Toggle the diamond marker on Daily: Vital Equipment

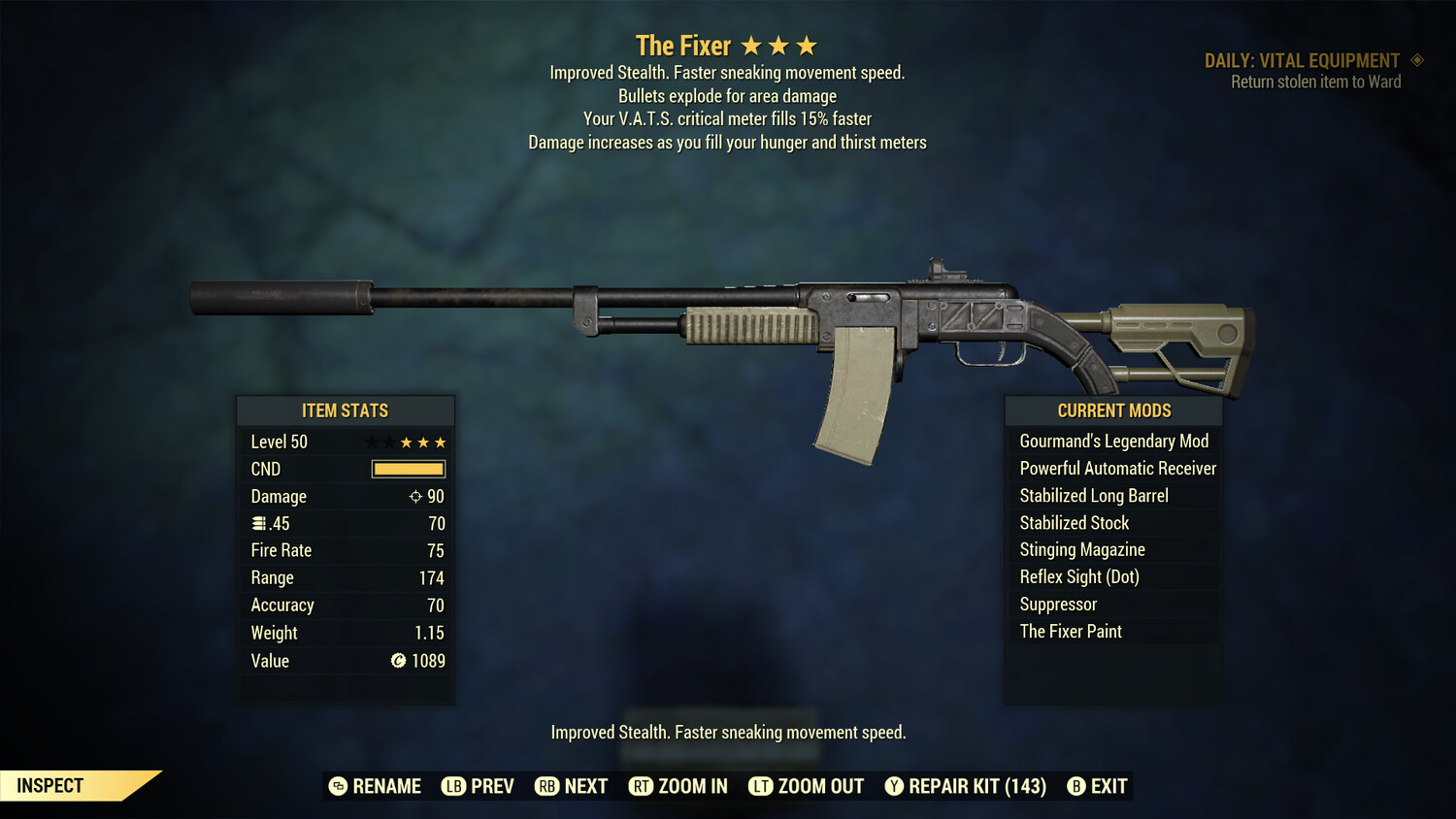point(1419,59)
